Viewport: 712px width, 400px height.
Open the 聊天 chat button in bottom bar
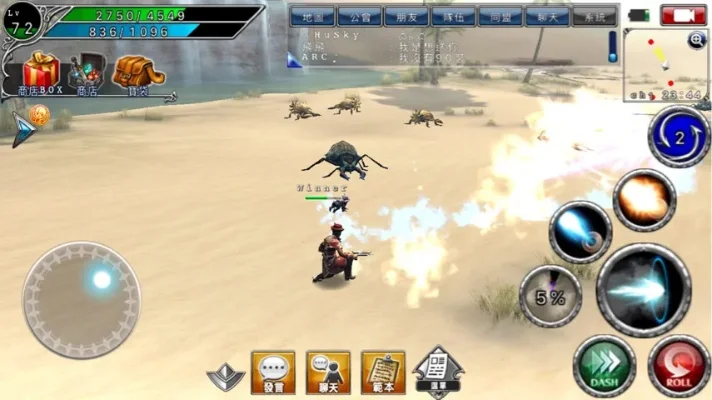[327, 371]
